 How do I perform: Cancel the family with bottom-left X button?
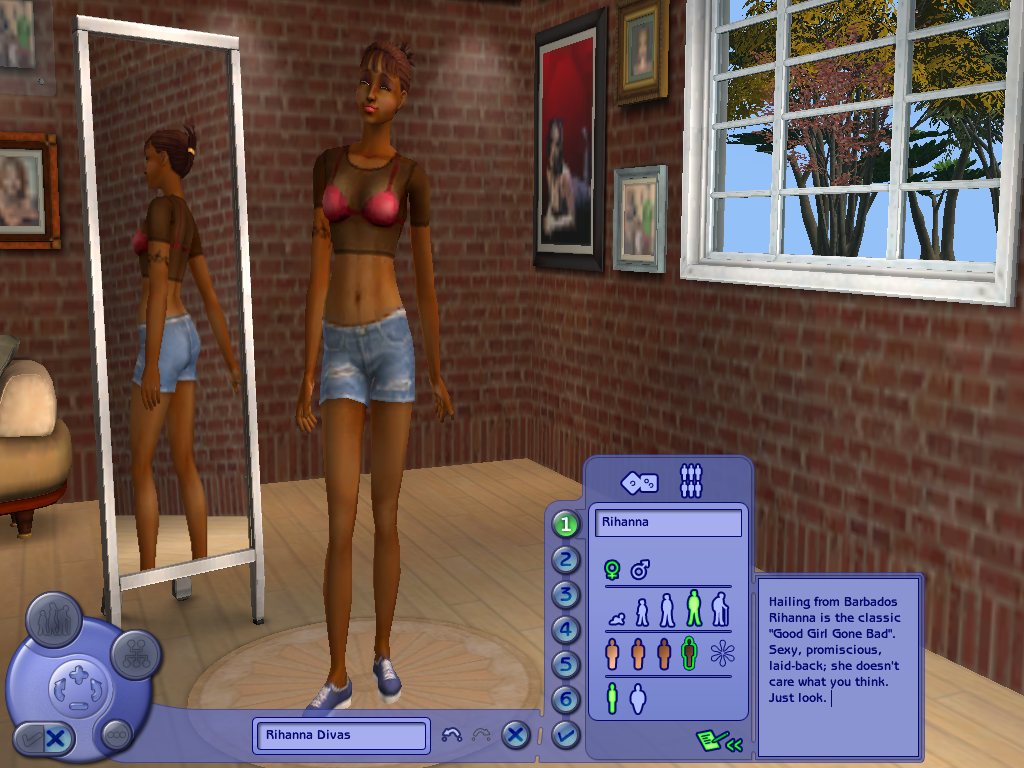click(56, 740)
